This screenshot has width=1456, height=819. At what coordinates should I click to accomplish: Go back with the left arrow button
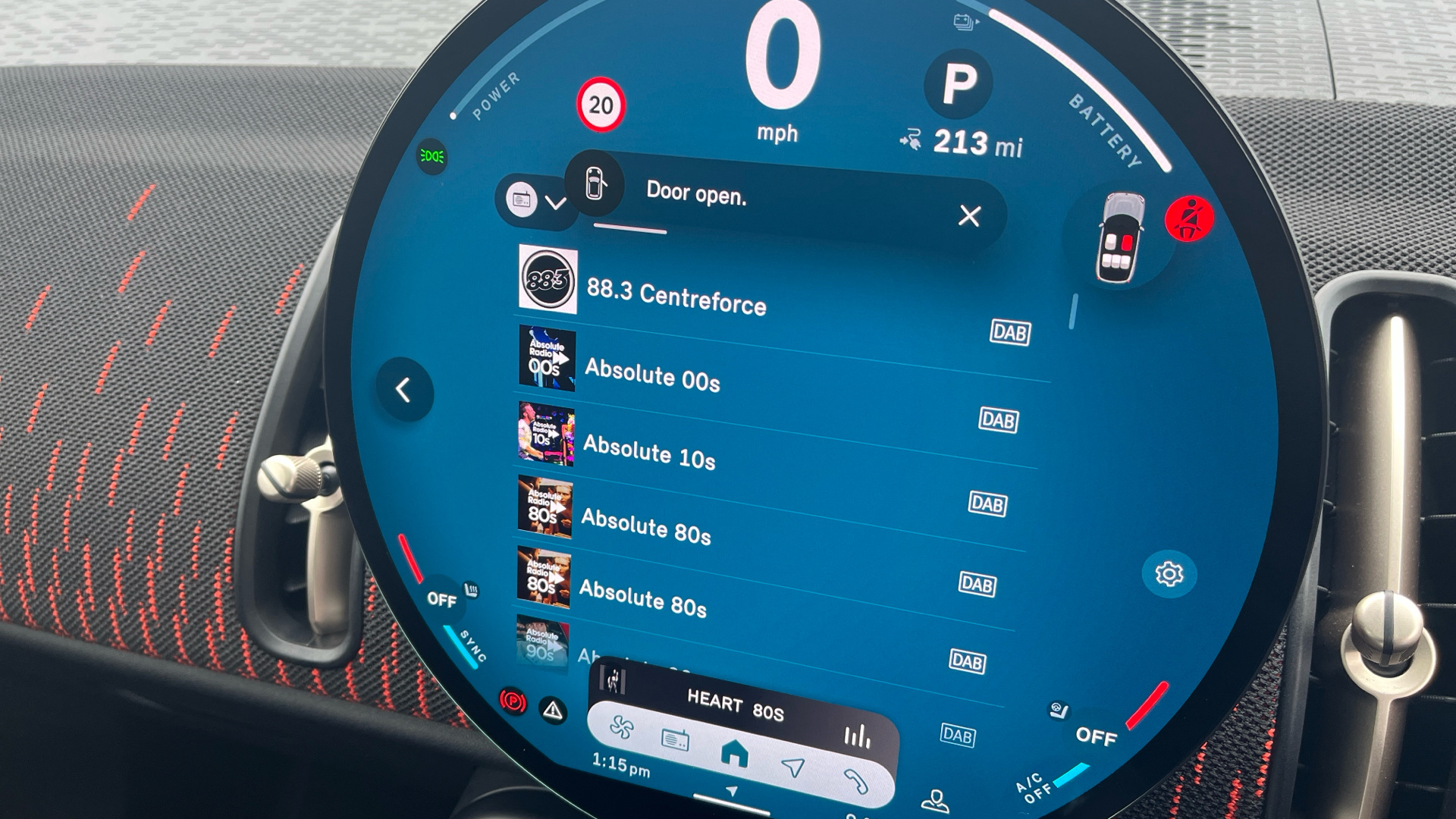click(403, 391)
